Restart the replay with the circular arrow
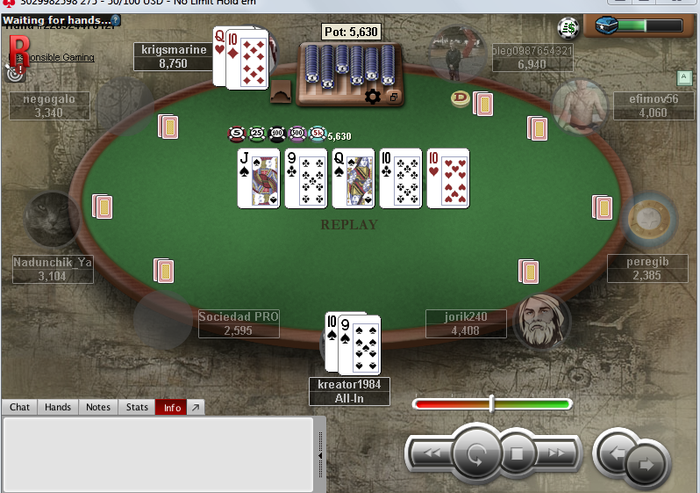 point(476,453)
